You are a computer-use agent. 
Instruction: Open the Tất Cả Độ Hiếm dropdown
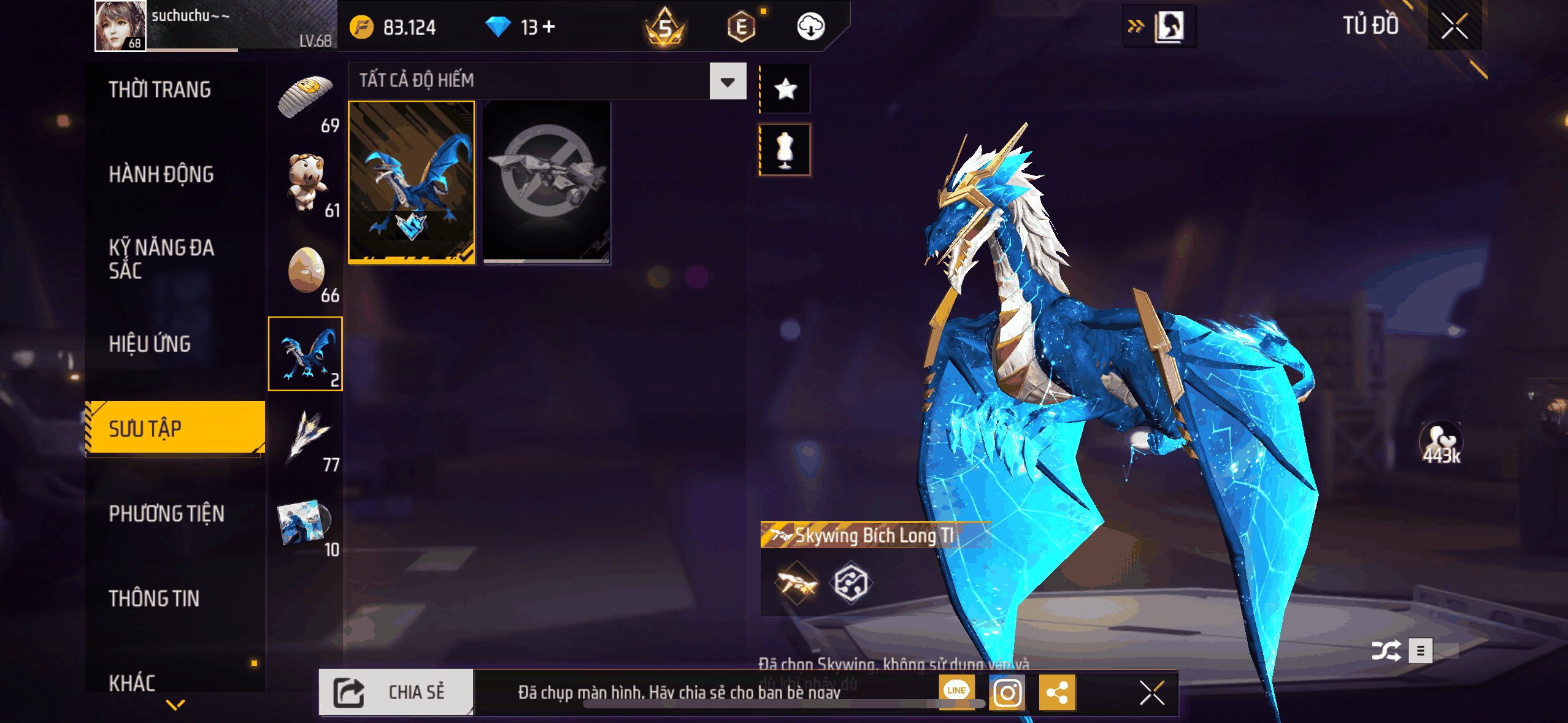pos(728,81)
